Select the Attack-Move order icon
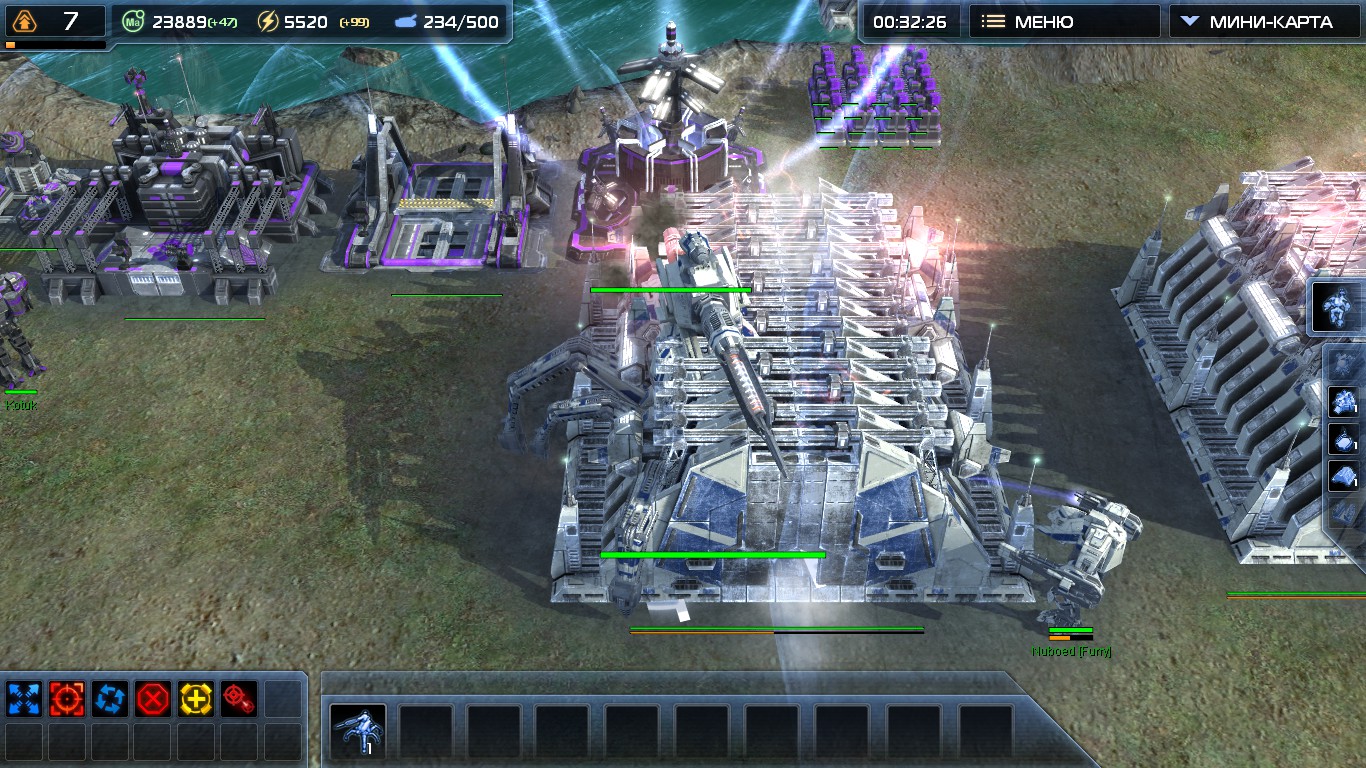The image size is (1366, 768). click(x=240, y=698)
